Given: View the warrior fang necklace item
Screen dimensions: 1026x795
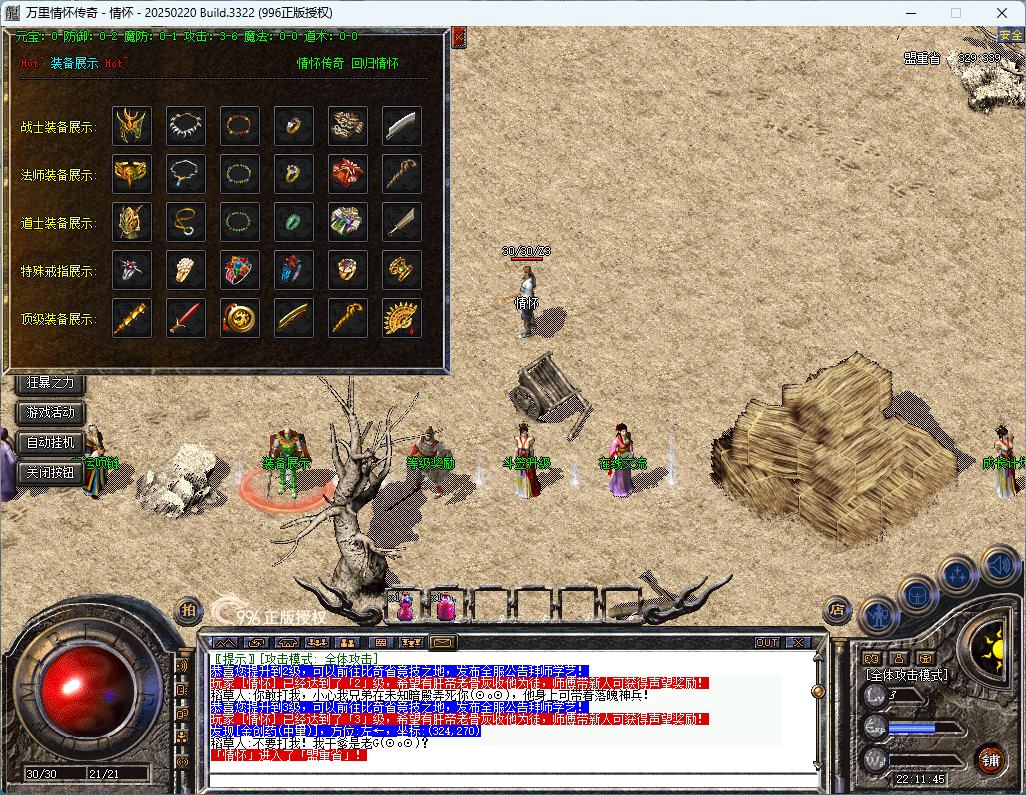Looking at the screenshot, I should coord(186,126).
